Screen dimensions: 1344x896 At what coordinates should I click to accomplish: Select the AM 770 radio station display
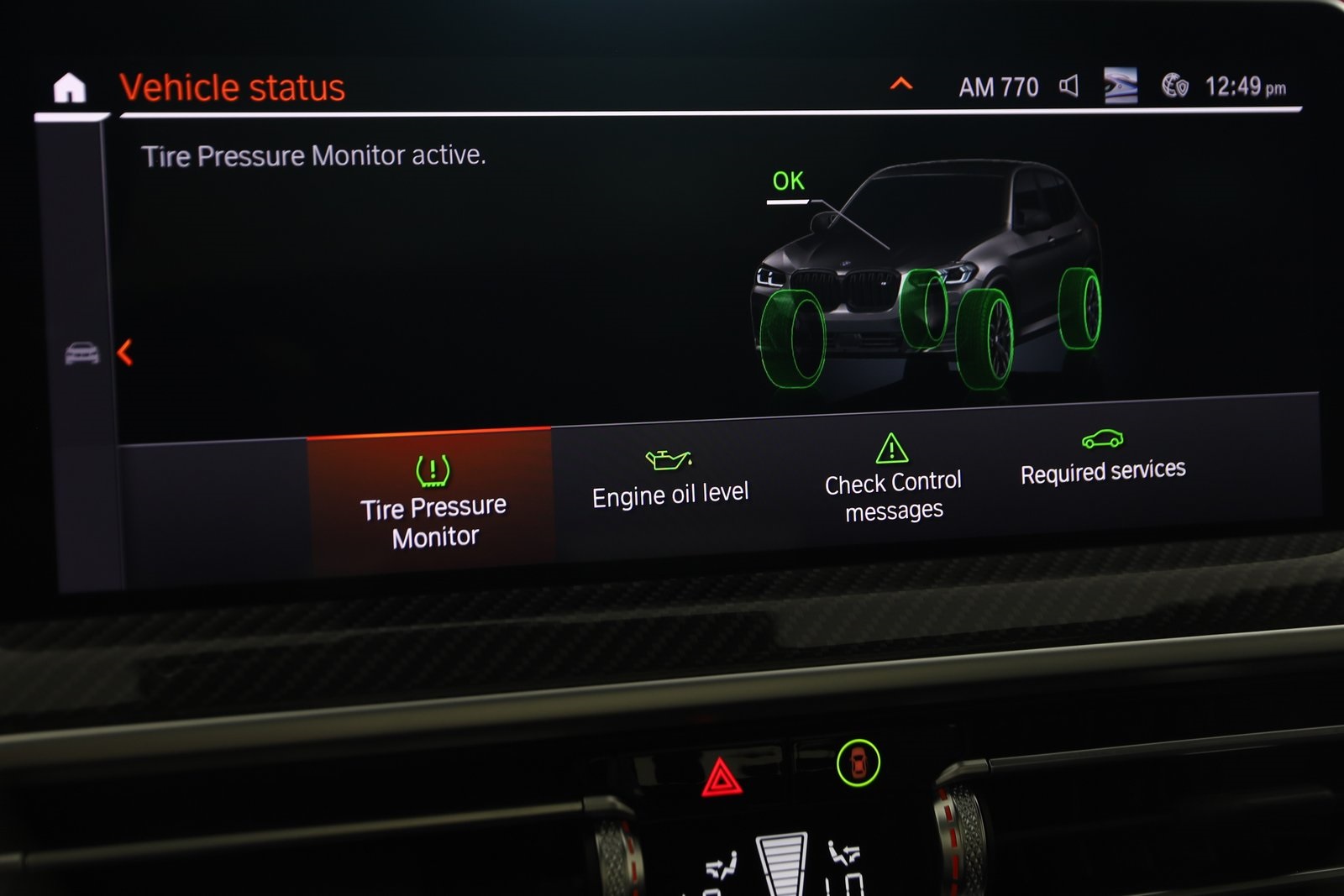pyautogui.click(x=998, y=84)
